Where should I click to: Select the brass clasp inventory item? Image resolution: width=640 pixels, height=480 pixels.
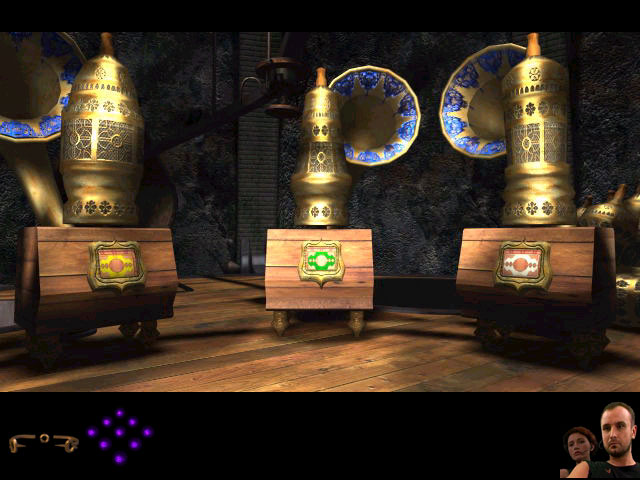[43, 441]
